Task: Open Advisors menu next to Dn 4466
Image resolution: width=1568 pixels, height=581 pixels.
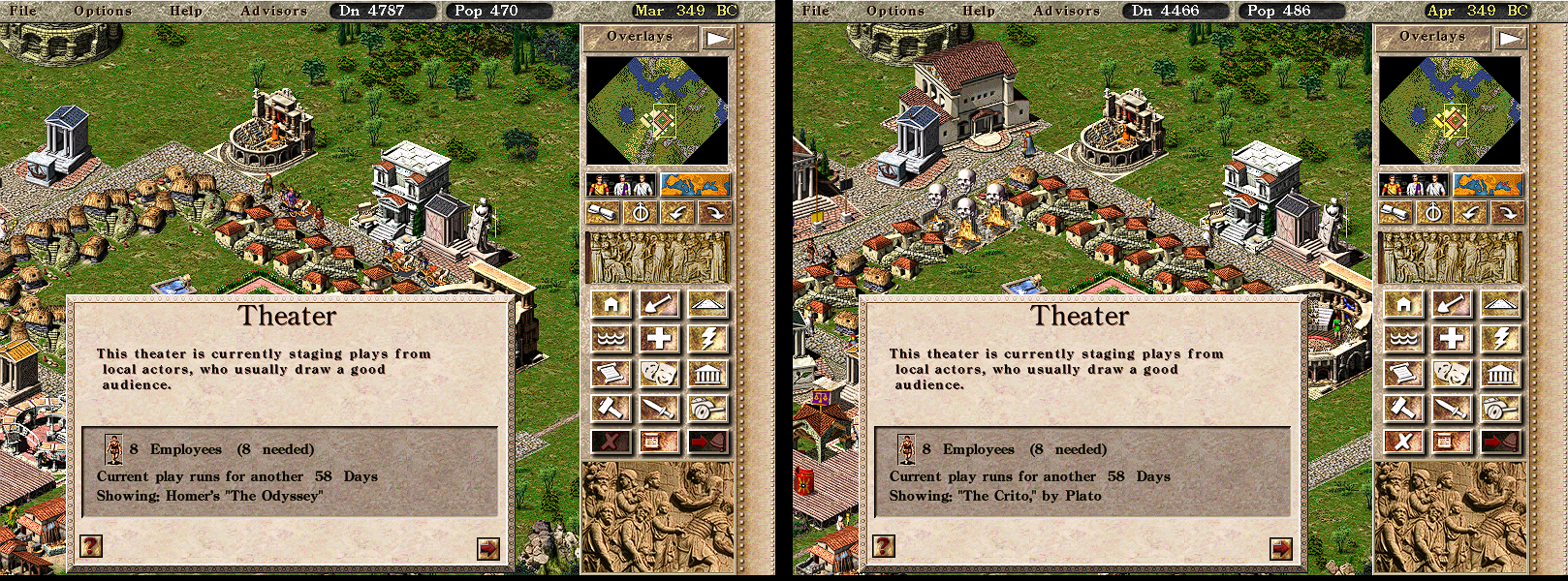Action: 1066,11
